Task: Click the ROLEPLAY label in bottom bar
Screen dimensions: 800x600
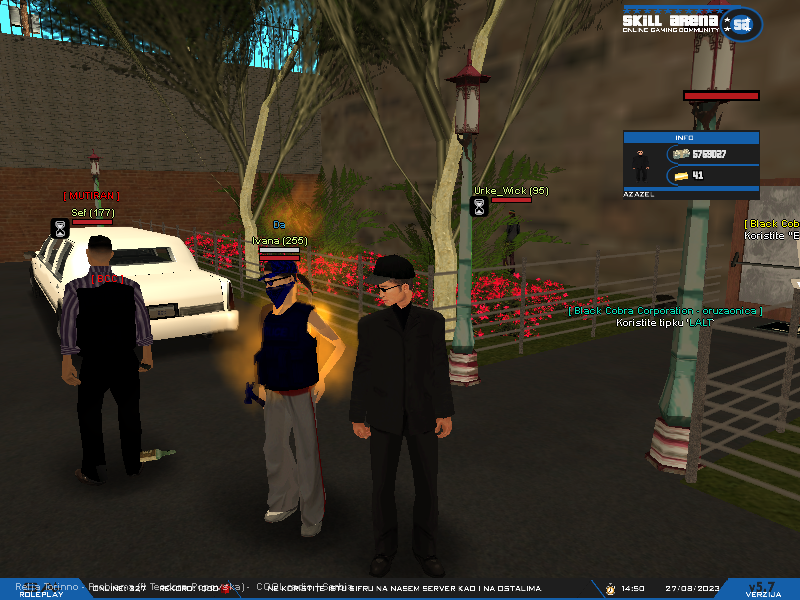Action: [41, 594]
